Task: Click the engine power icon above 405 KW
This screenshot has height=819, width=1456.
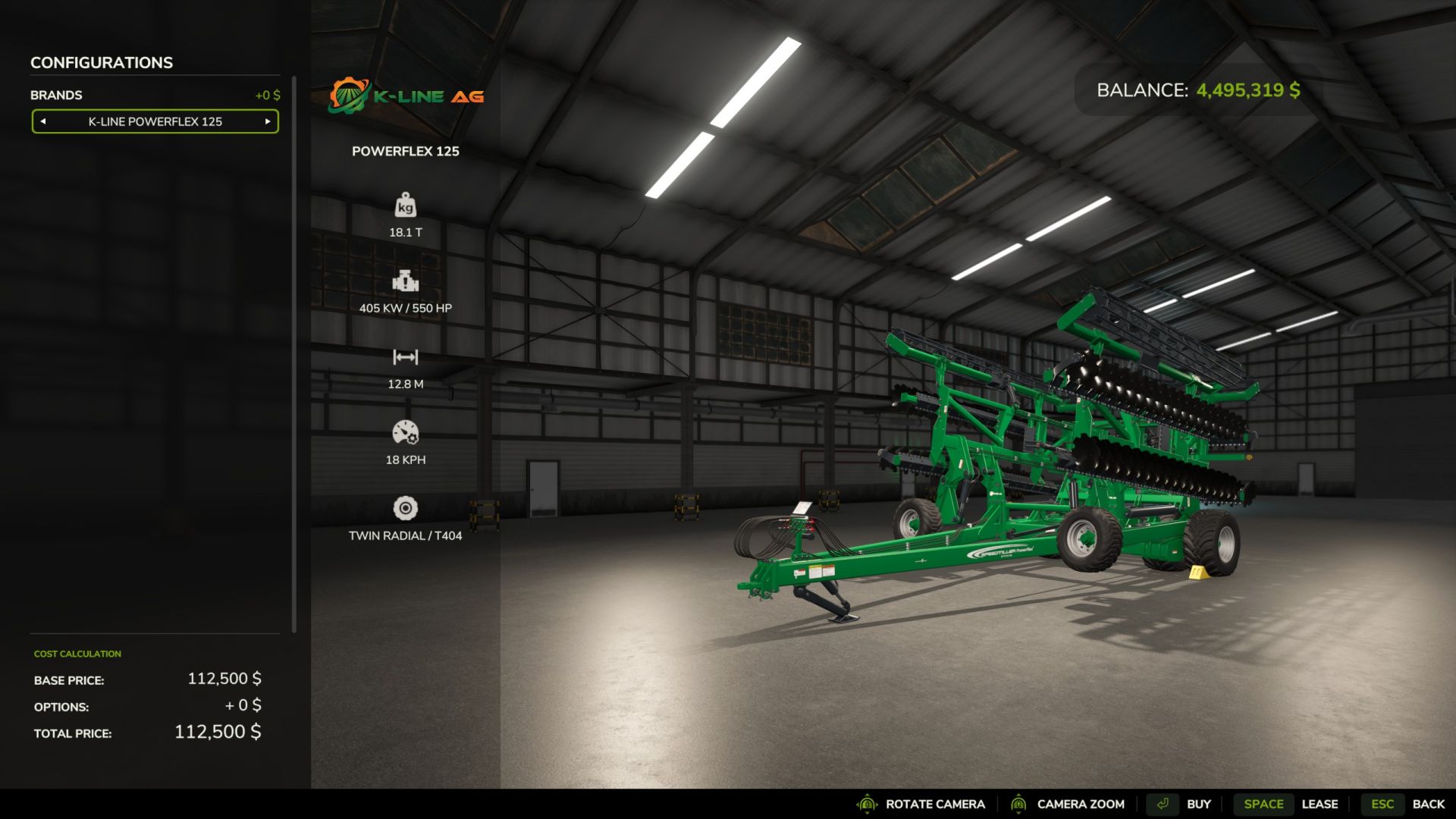Action: 406,282
